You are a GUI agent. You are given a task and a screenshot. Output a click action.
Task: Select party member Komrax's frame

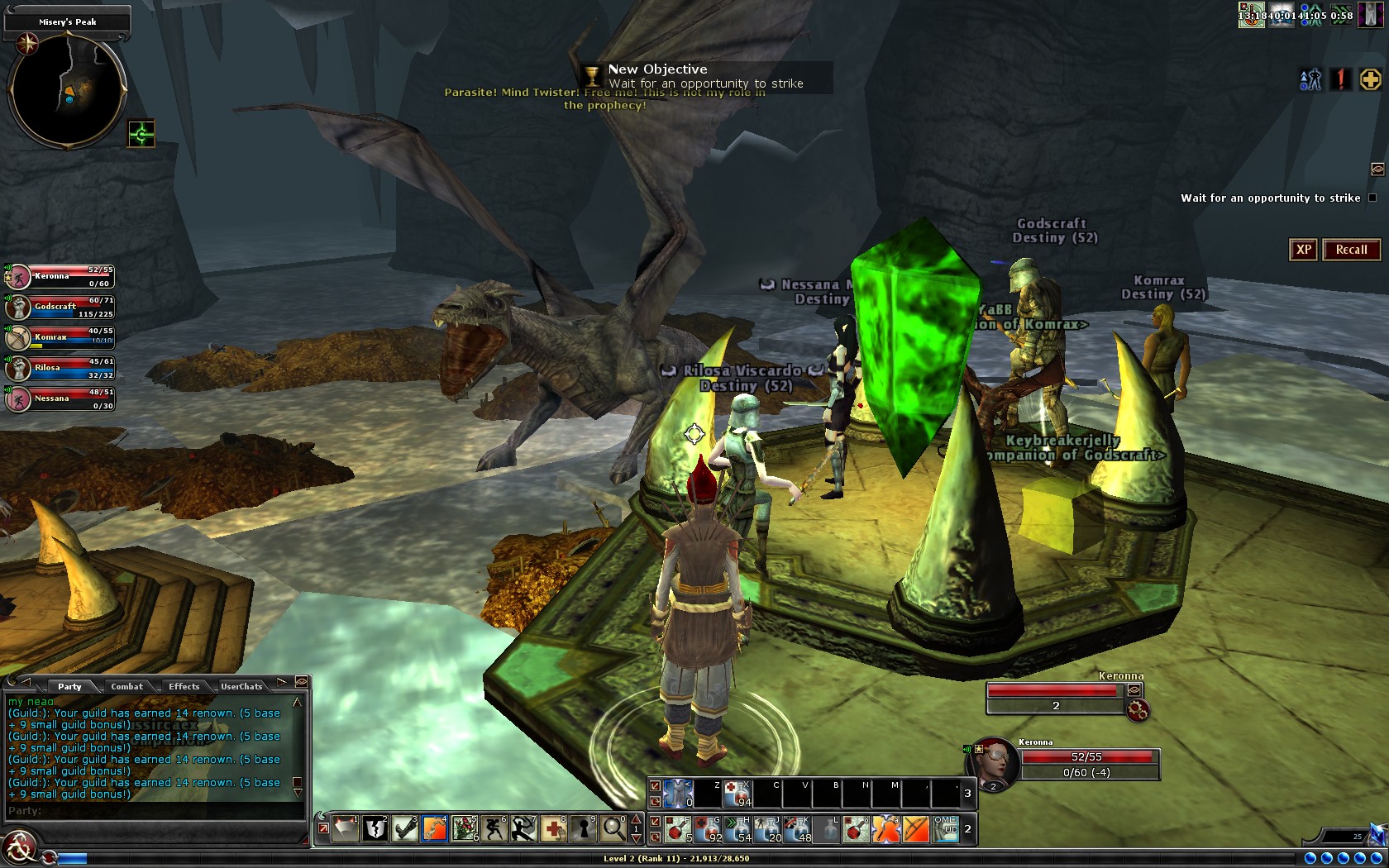pyautogui.click(x=60, y=337)
